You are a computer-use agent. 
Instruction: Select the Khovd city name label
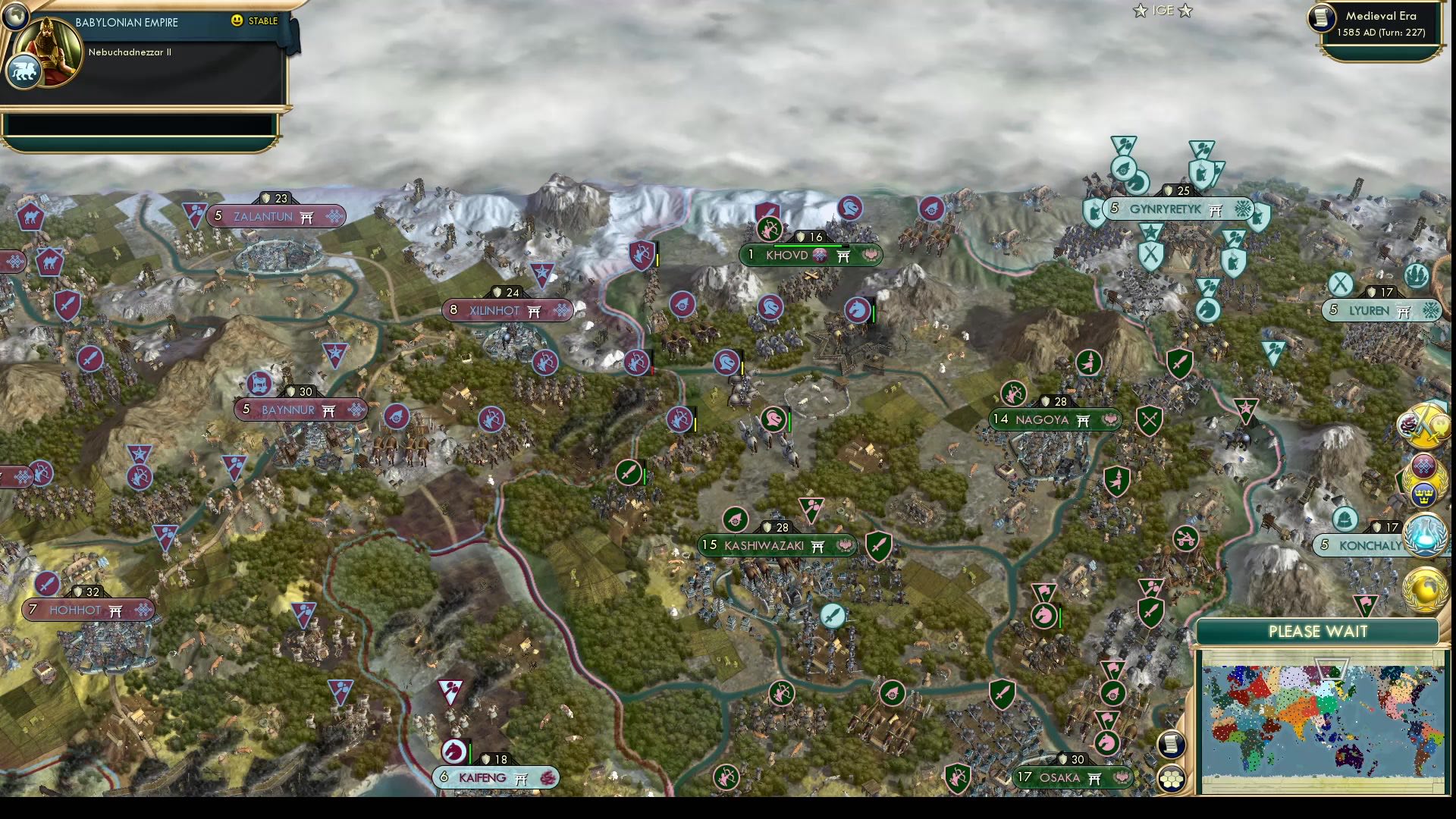(x=787, y=256)
